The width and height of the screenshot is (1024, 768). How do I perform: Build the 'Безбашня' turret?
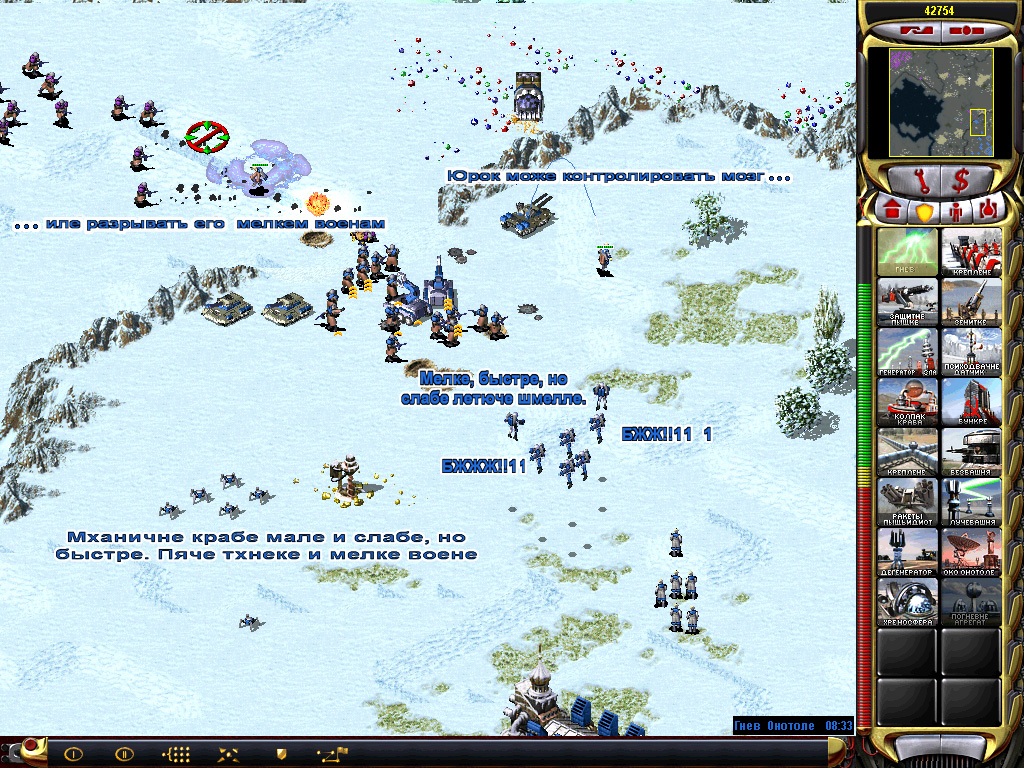[x=971, y=452]
